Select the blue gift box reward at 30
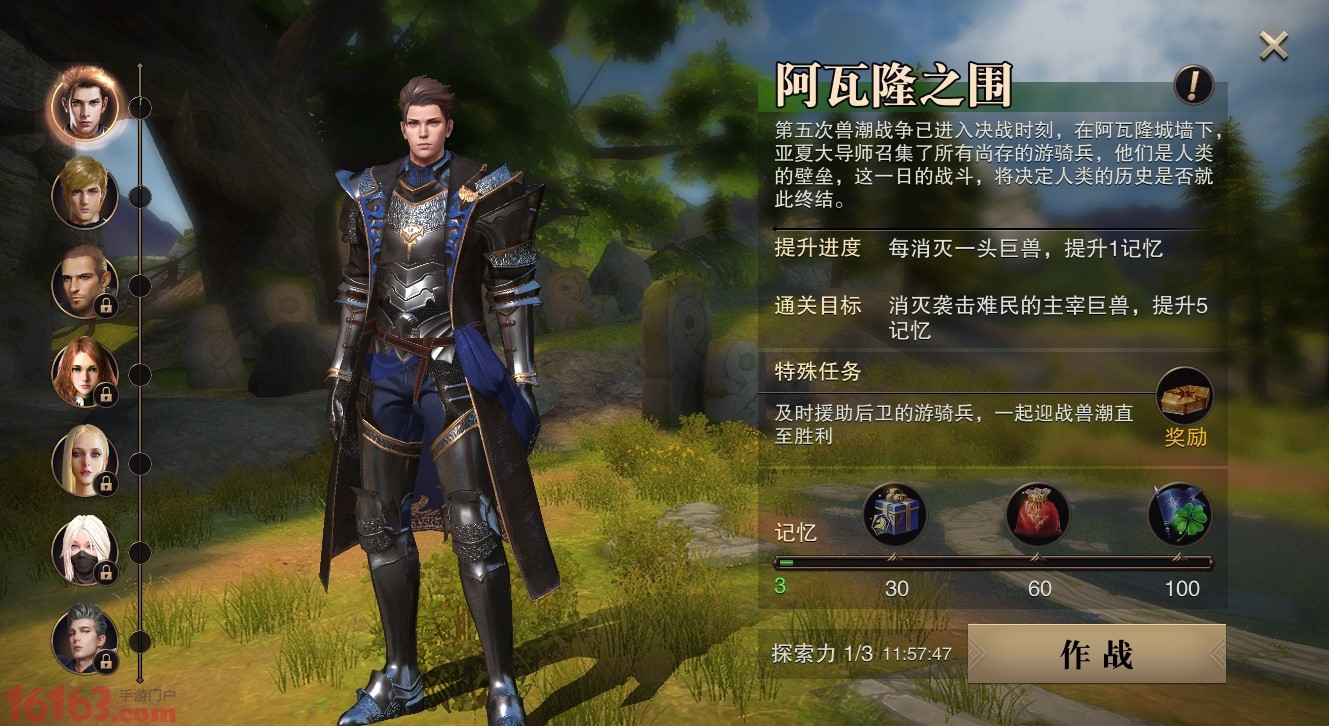The height and width of the screenshot is (726, 1329). click(x=895, y=514)
